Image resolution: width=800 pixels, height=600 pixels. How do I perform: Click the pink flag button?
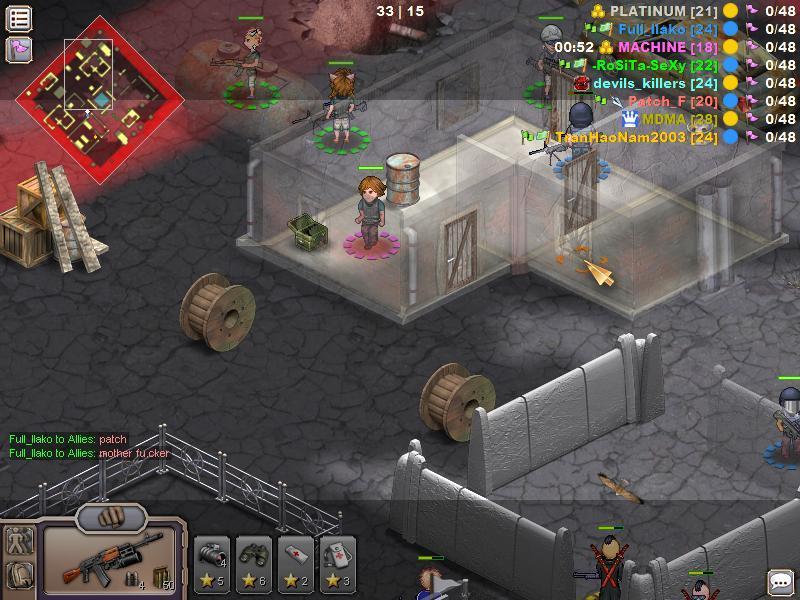coord(19,48)
